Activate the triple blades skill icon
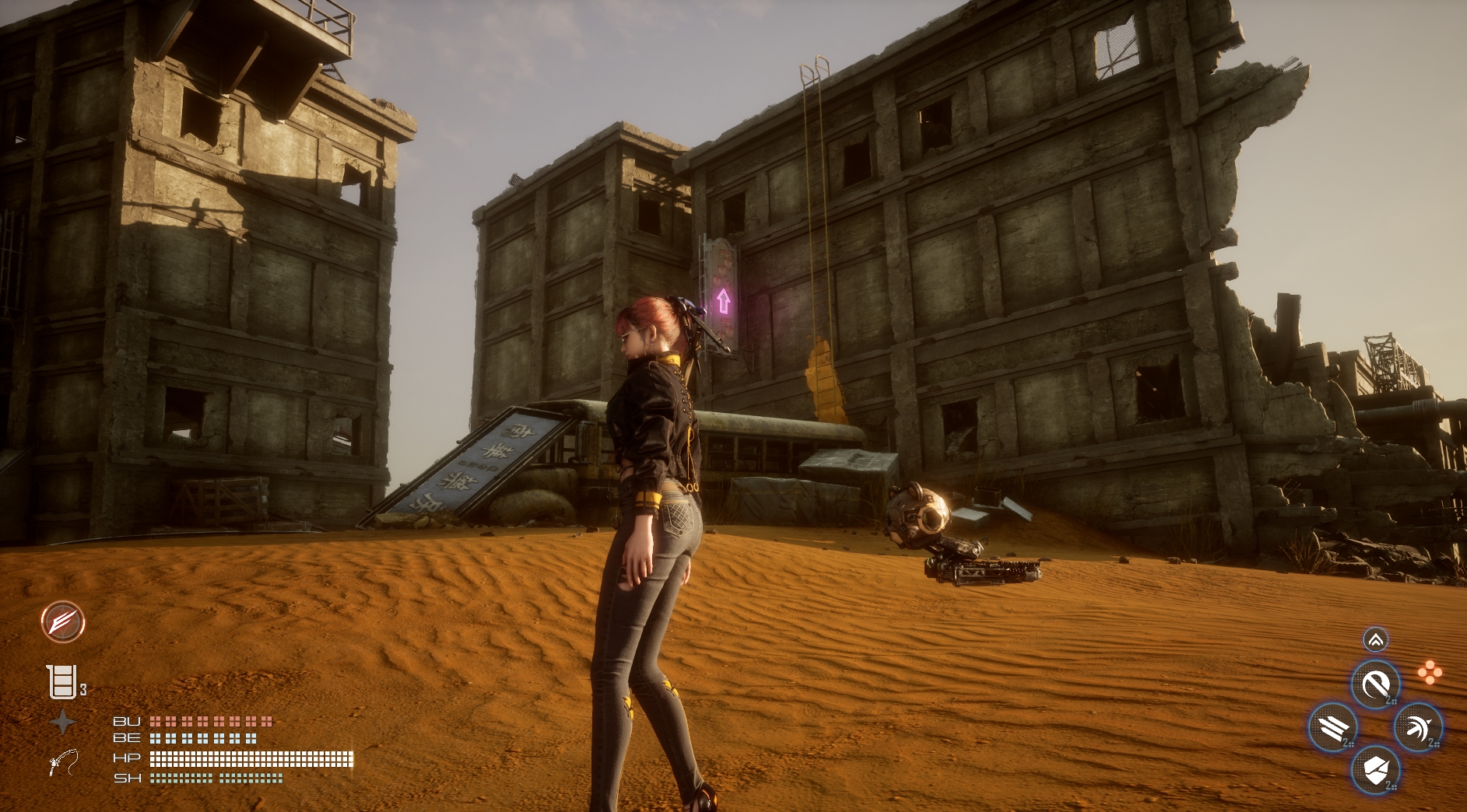 (x=1333, y=728)
